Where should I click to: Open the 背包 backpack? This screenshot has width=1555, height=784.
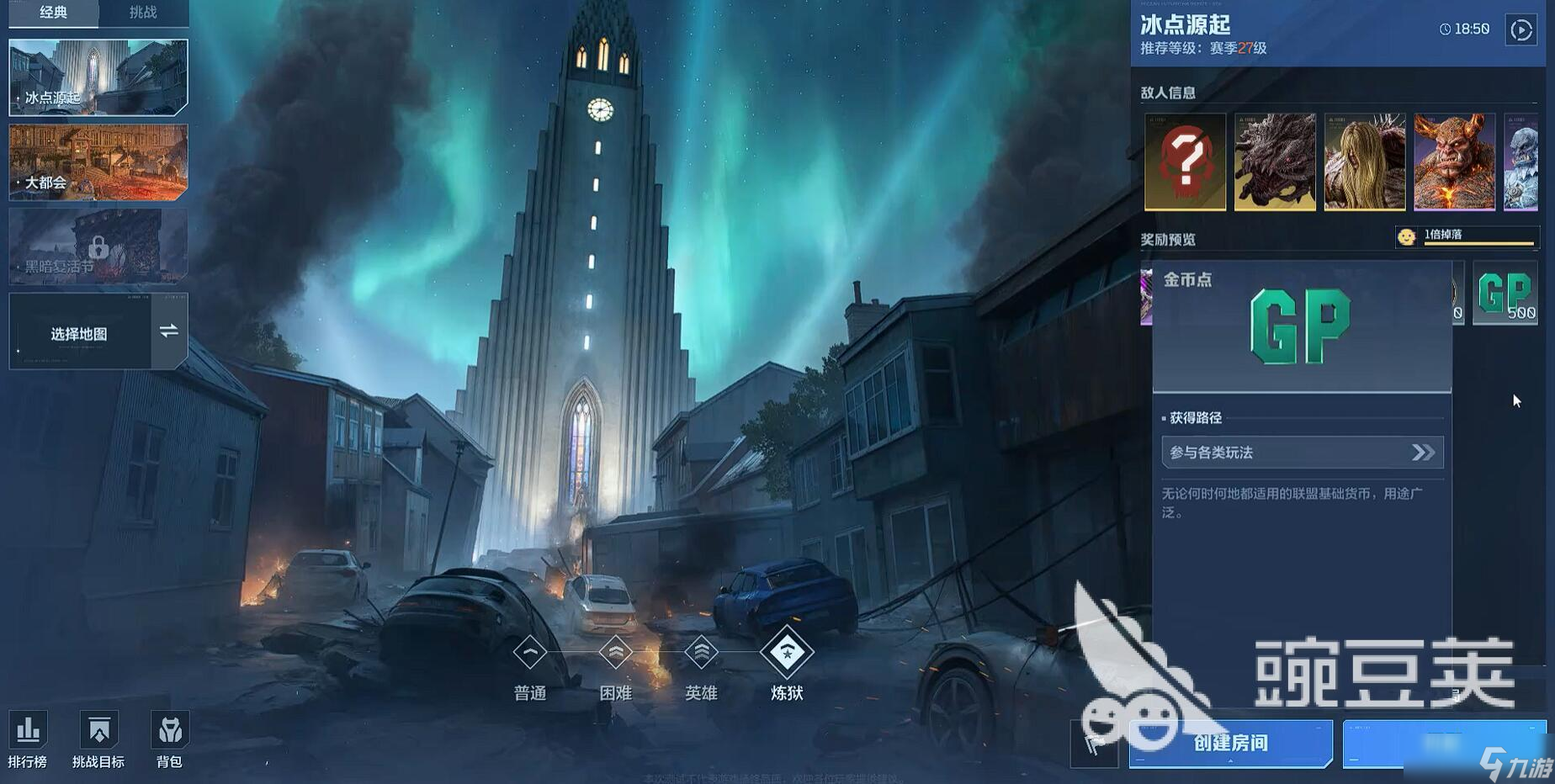169,739
